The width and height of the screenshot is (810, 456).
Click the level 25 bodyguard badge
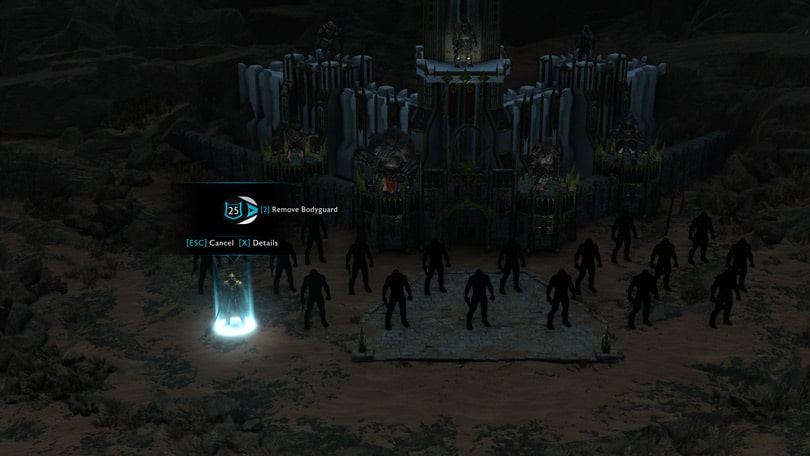[234, 210]
